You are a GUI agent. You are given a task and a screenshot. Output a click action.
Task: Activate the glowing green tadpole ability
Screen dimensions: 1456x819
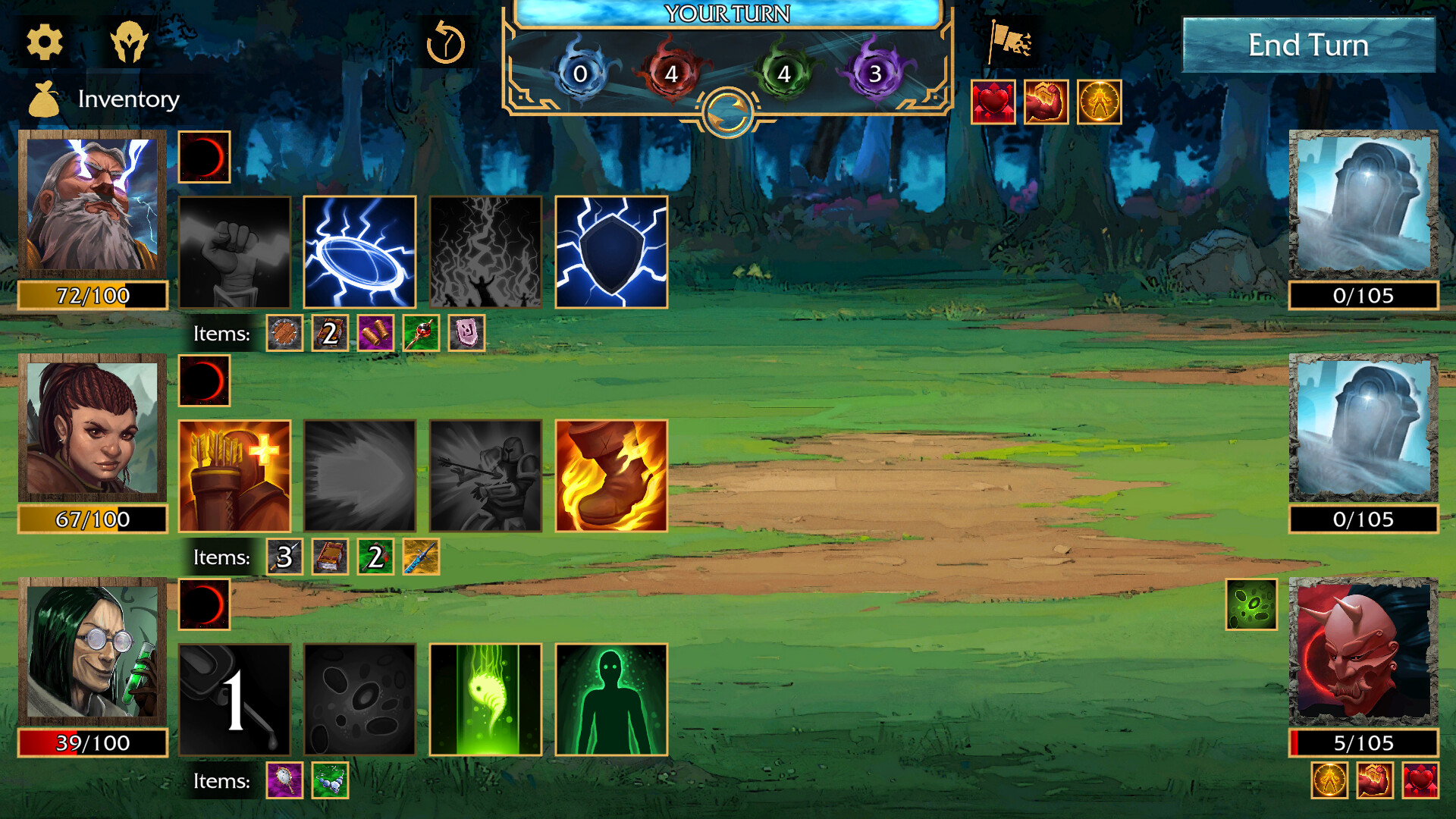click(x=485, y=698)
